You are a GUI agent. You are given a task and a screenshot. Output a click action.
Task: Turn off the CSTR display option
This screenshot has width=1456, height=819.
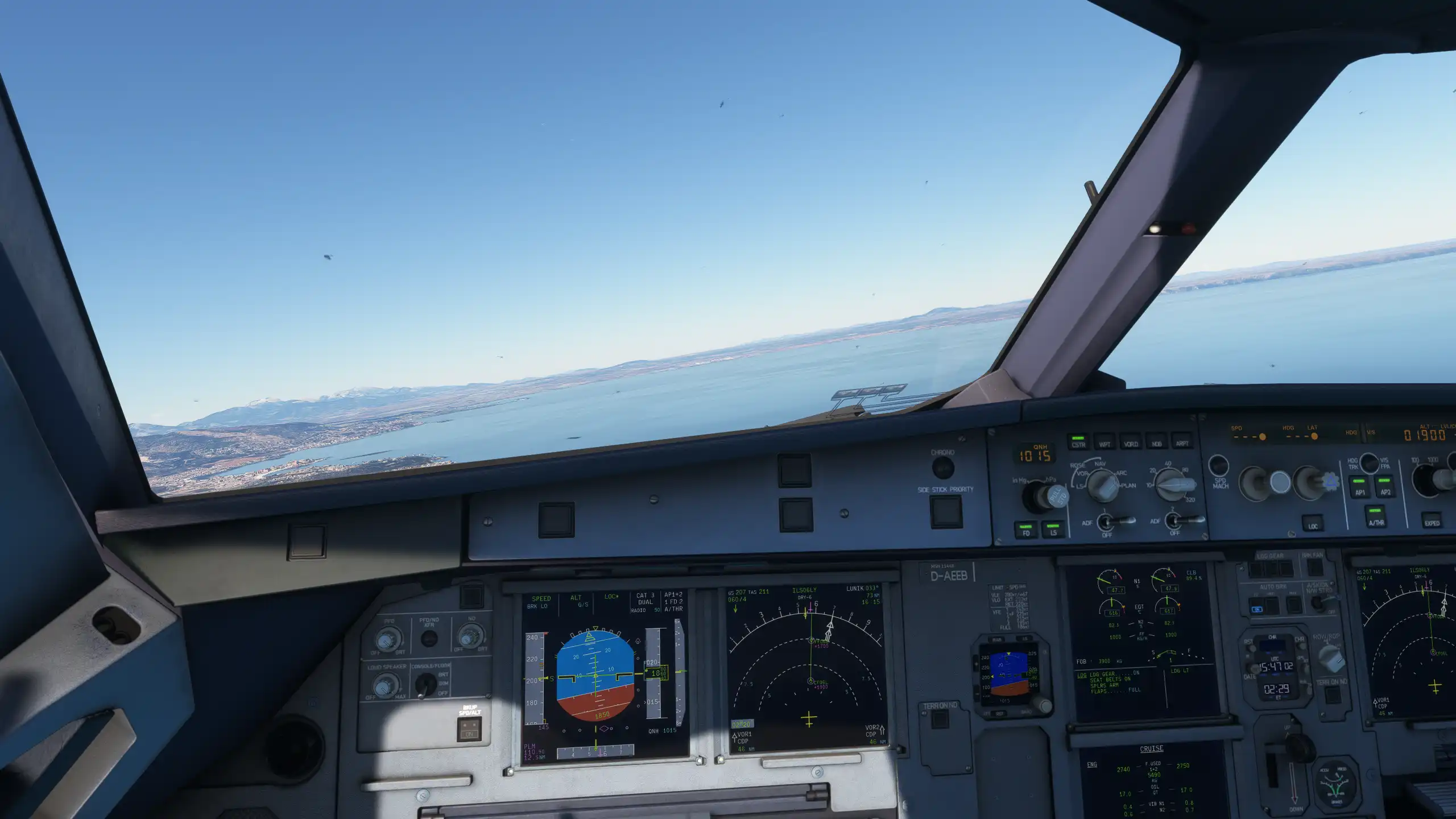point(1078,441)
